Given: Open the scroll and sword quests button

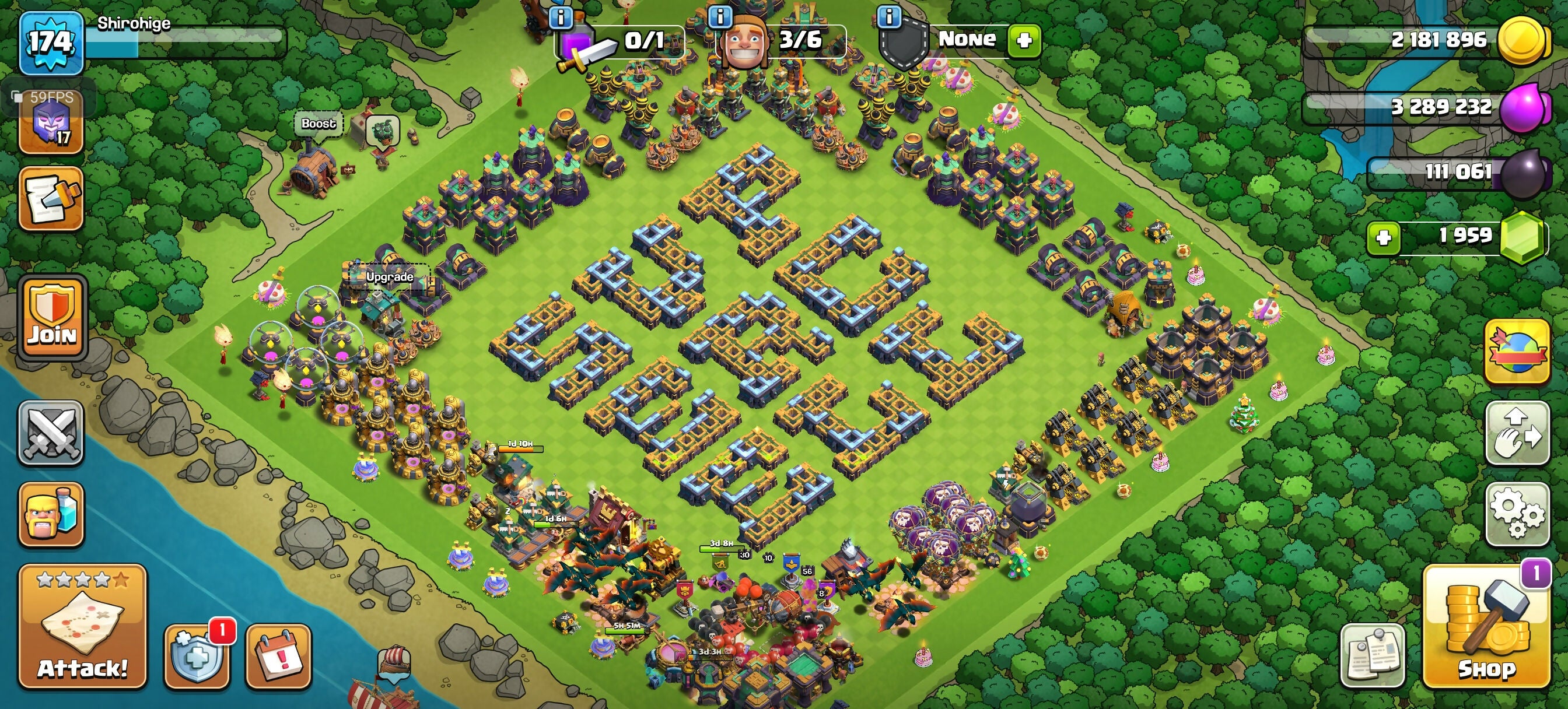Looking at the screenshot, I should [x=51, y=198].
